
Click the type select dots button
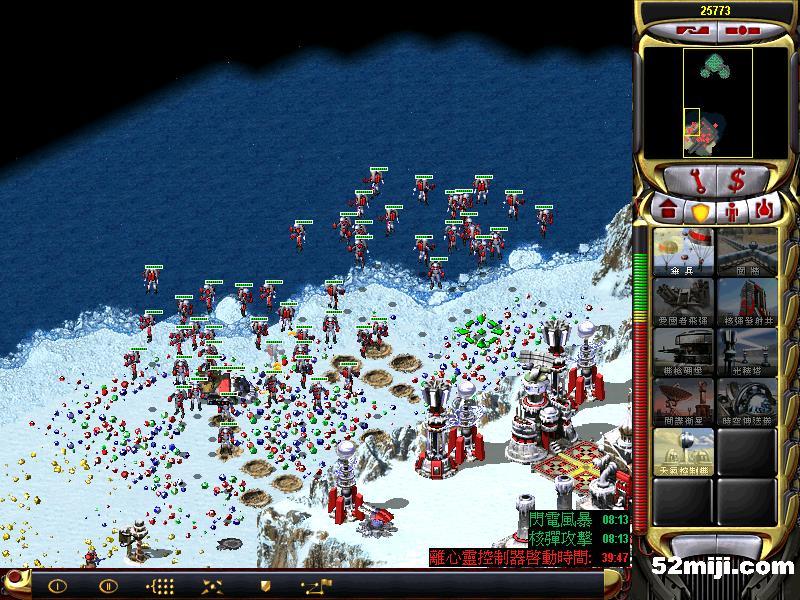pyautogui.click(x=160, y=586)
